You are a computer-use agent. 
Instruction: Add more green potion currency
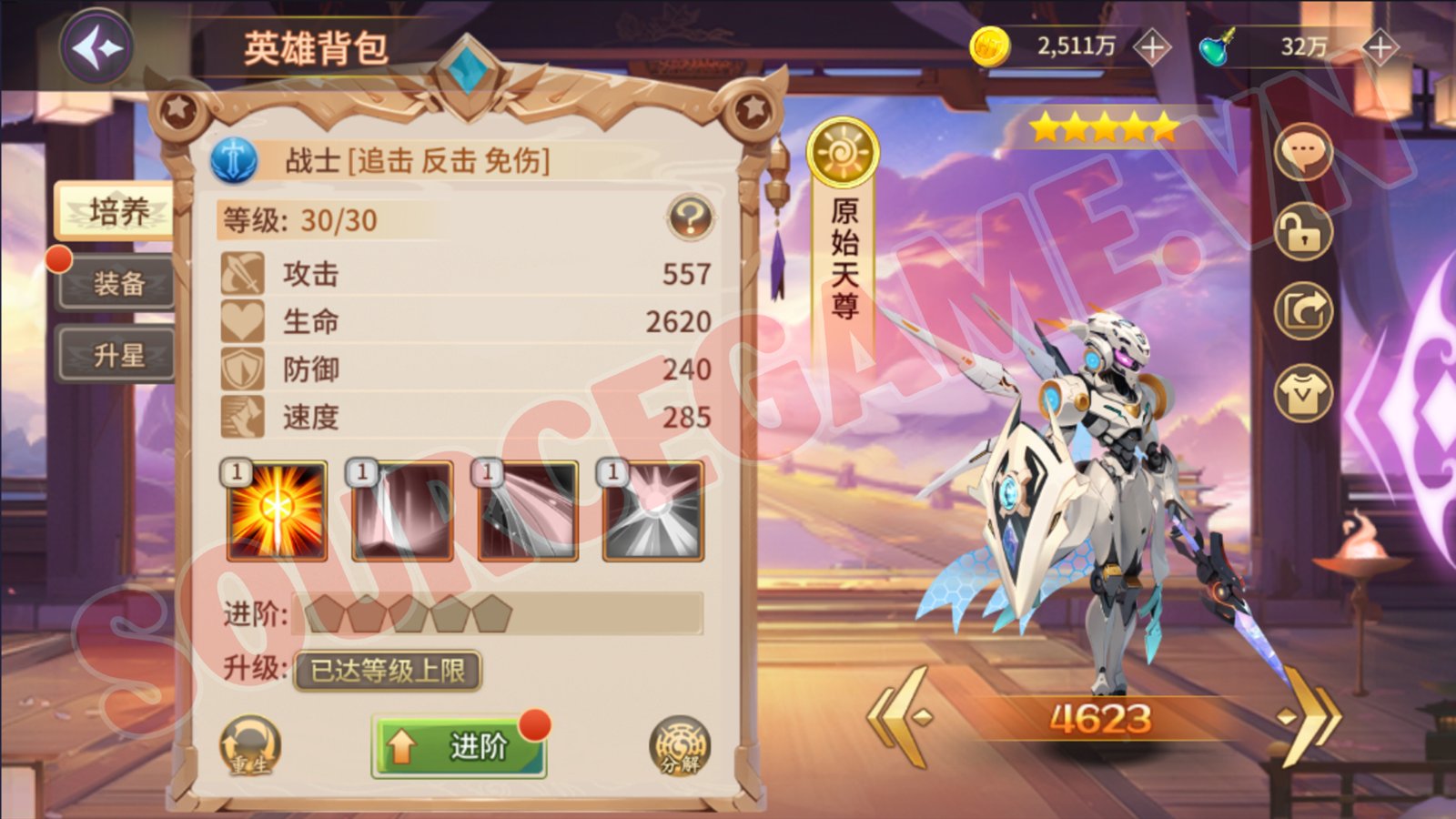click(1380, 47)
